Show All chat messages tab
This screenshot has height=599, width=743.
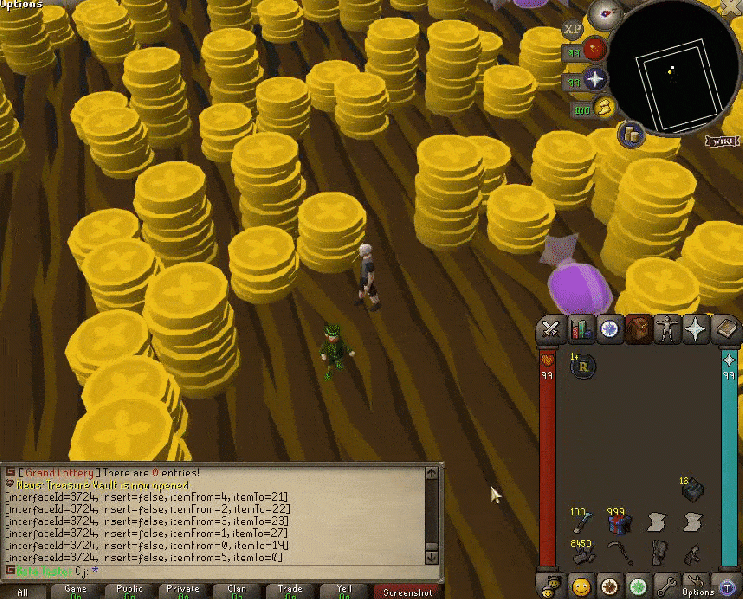[x=22, y=592]
